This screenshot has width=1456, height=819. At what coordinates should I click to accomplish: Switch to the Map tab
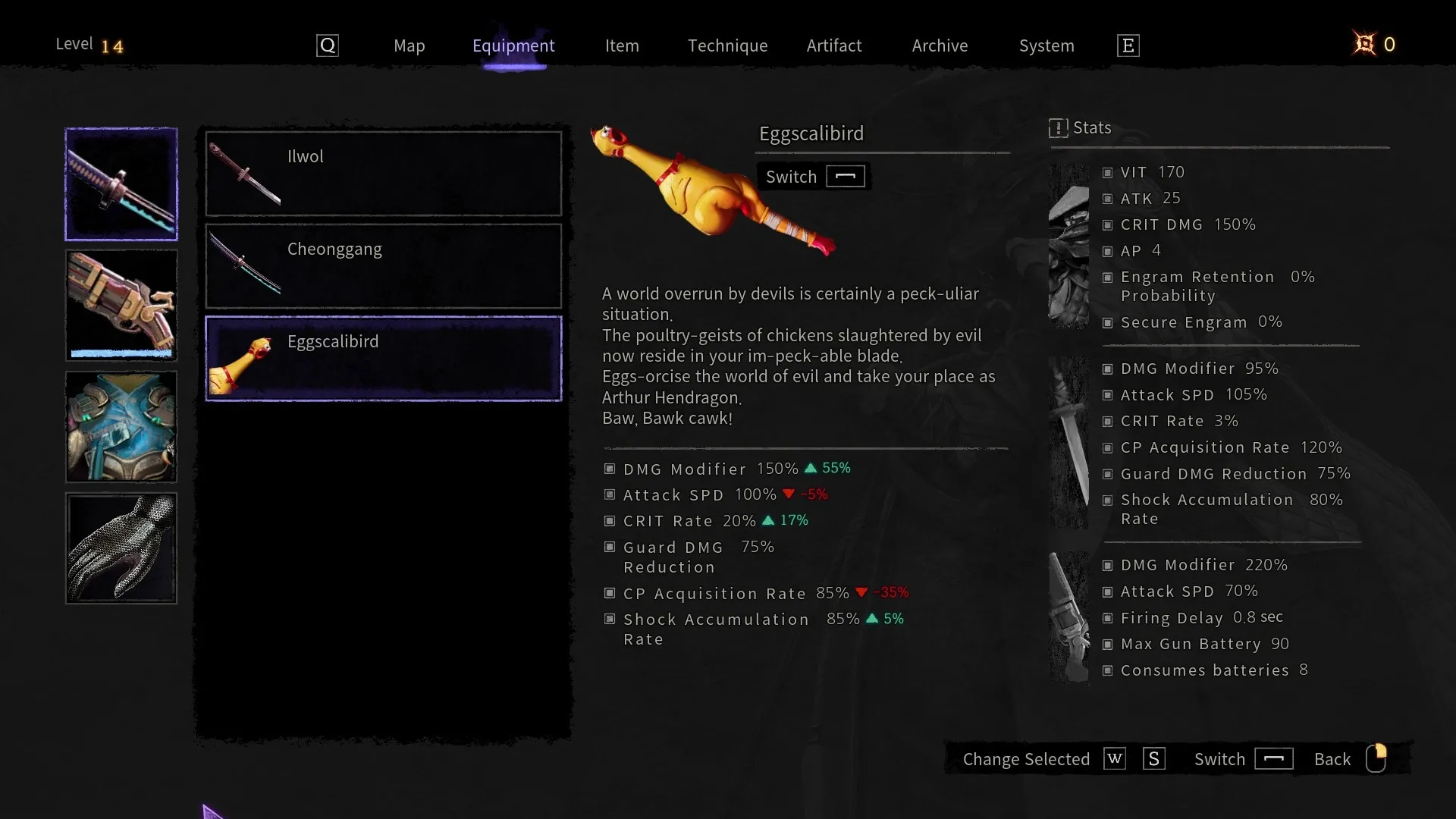pyautogui.click(x=409, y=45)
